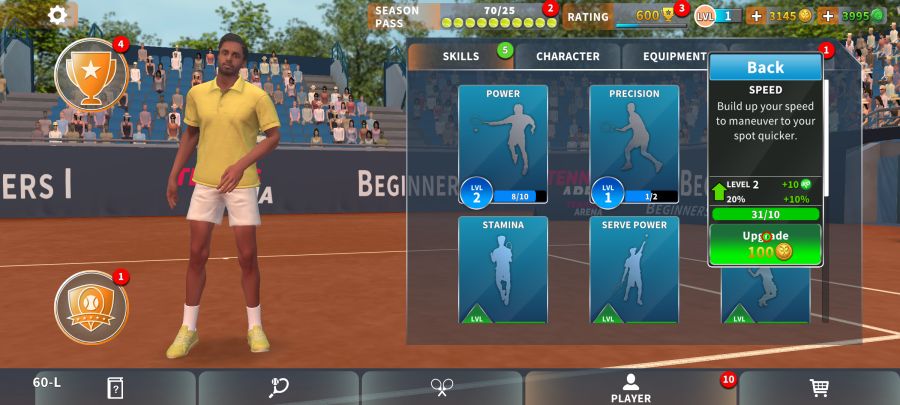This screenshot has height=405, width=900.
Task: Open the shopping cart store
Action: pos(818,388)
